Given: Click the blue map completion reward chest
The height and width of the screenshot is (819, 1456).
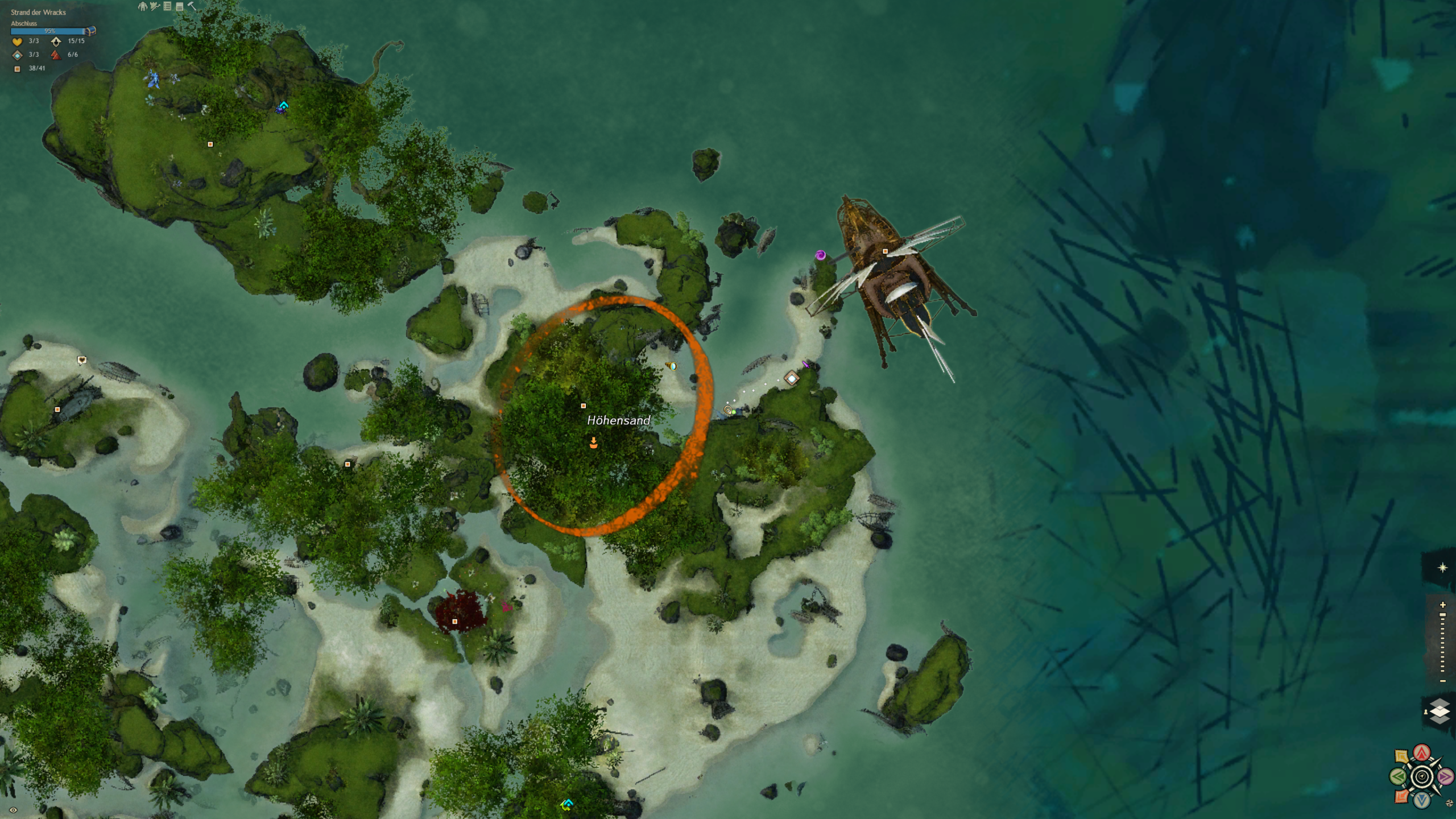Looking at the screenshot, I should point(90,31).
